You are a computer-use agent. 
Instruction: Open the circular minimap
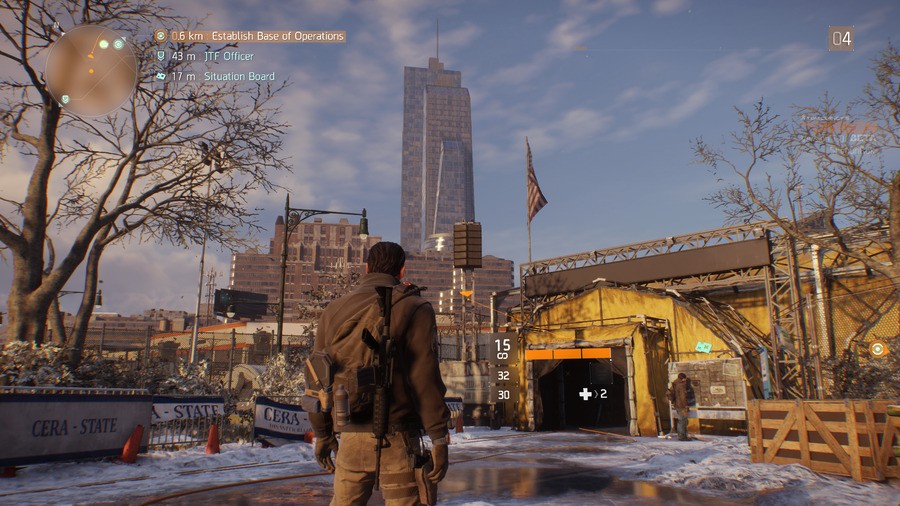(x=90, y=69)
